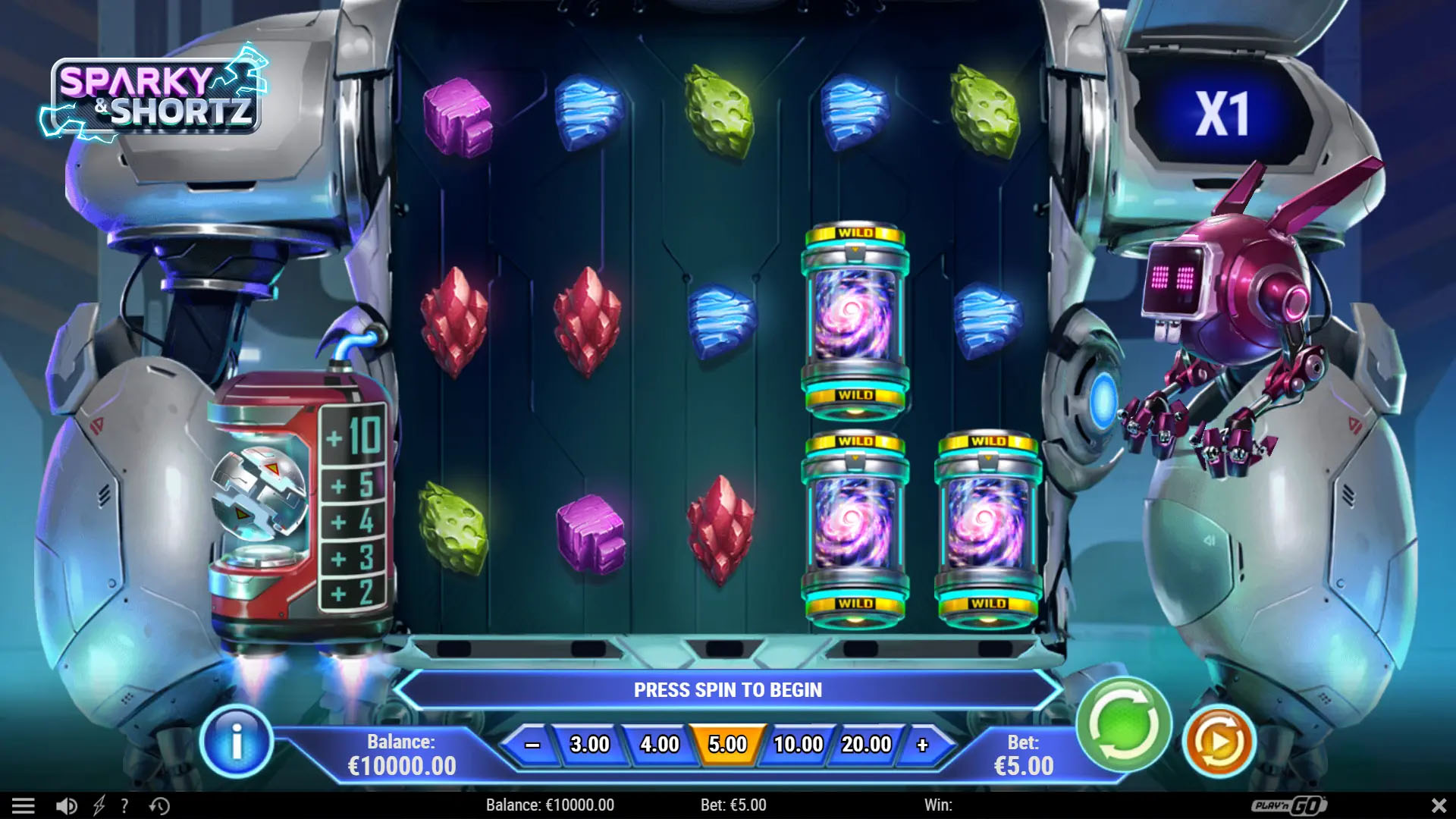
Task: Open help with the question mark icon
Action: click(124, 805)
